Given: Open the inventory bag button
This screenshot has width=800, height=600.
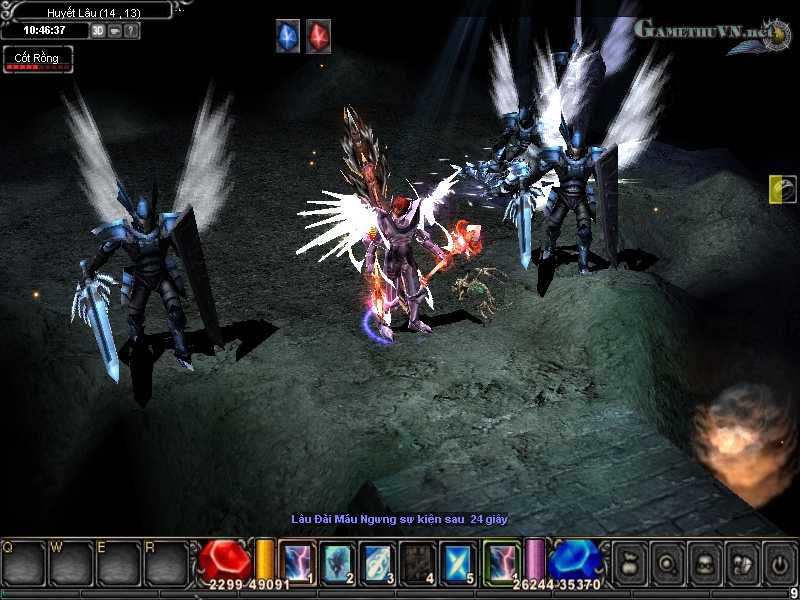Looking at the screenshot, I should click(x=630, y=563).
